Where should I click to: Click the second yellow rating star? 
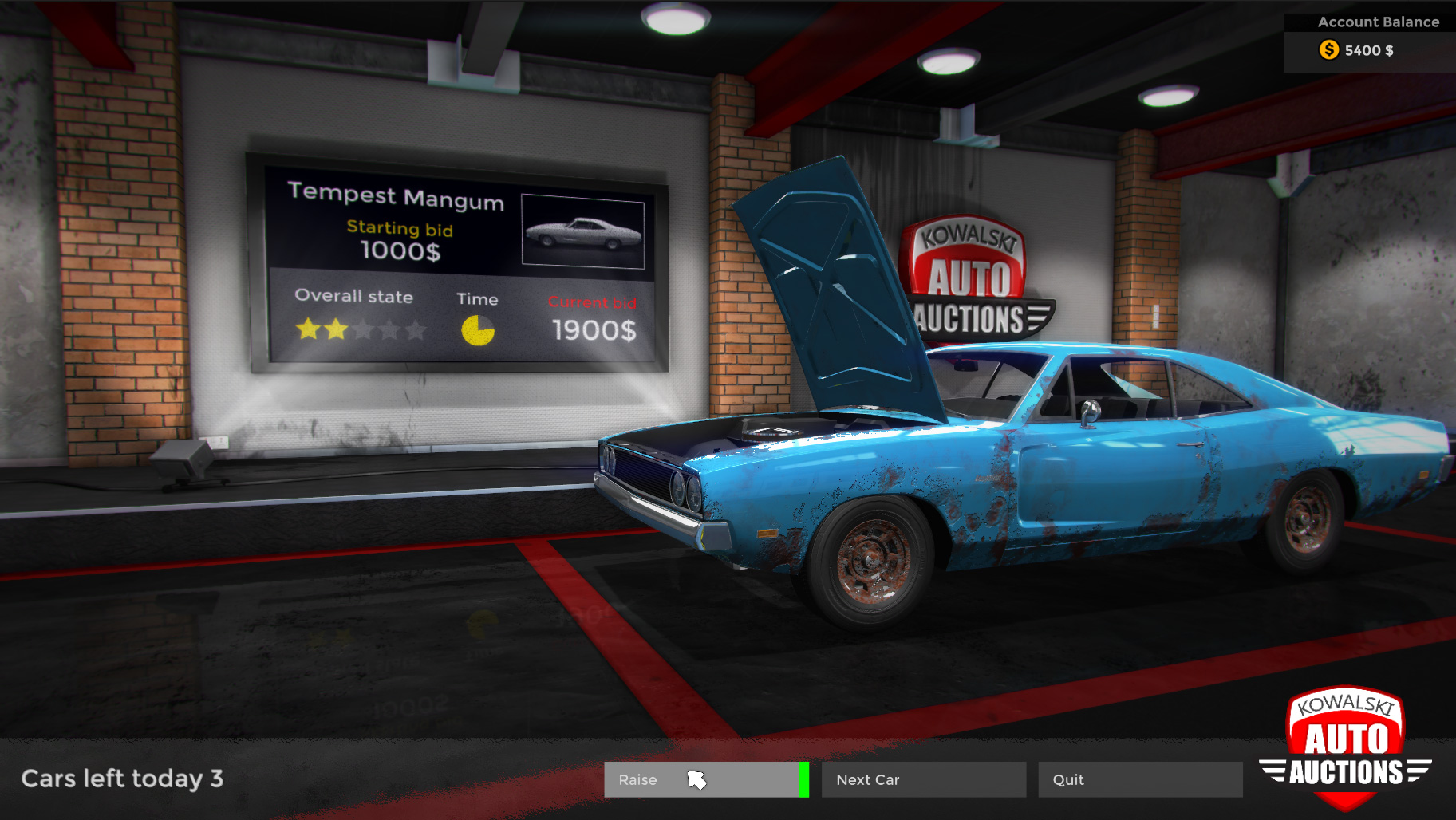(334, 330)
